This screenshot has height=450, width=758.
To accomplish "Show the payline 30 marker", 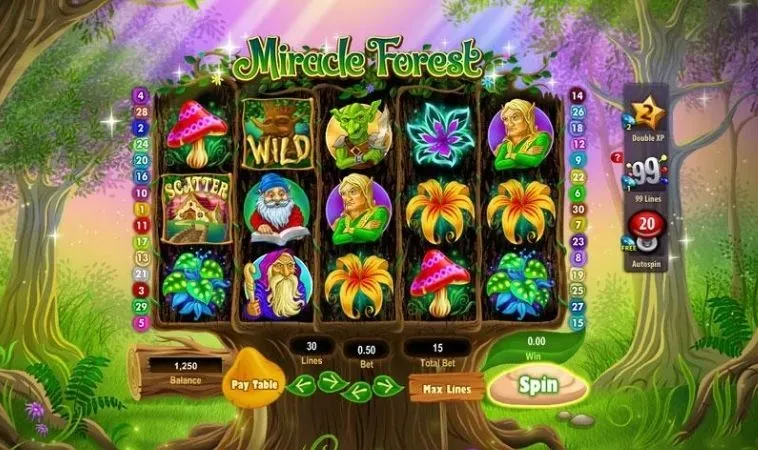I will click(577, 209).
